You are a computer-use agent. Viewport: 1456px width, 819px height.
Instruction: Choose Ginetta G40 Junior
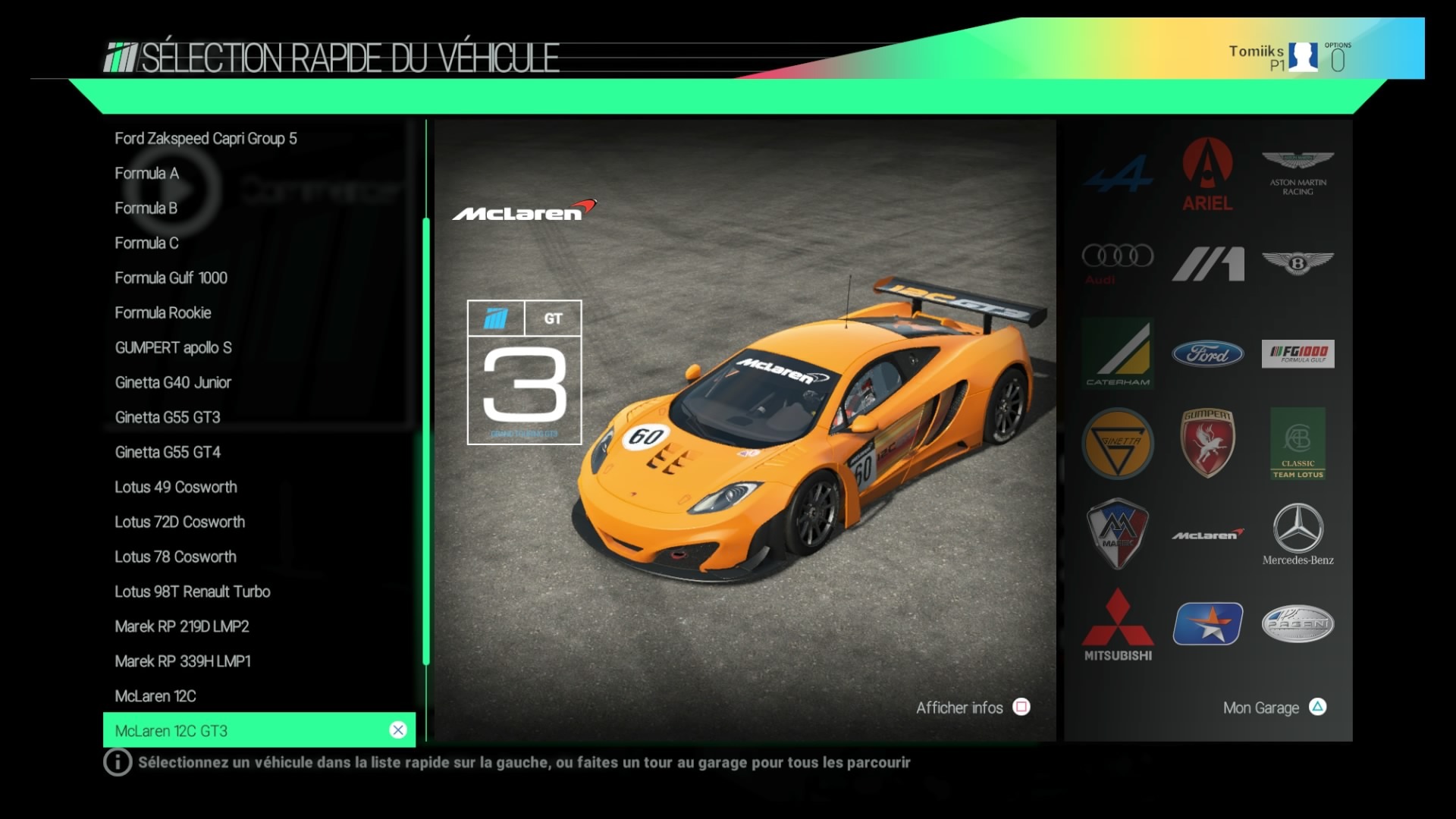[x=173, y=383]
